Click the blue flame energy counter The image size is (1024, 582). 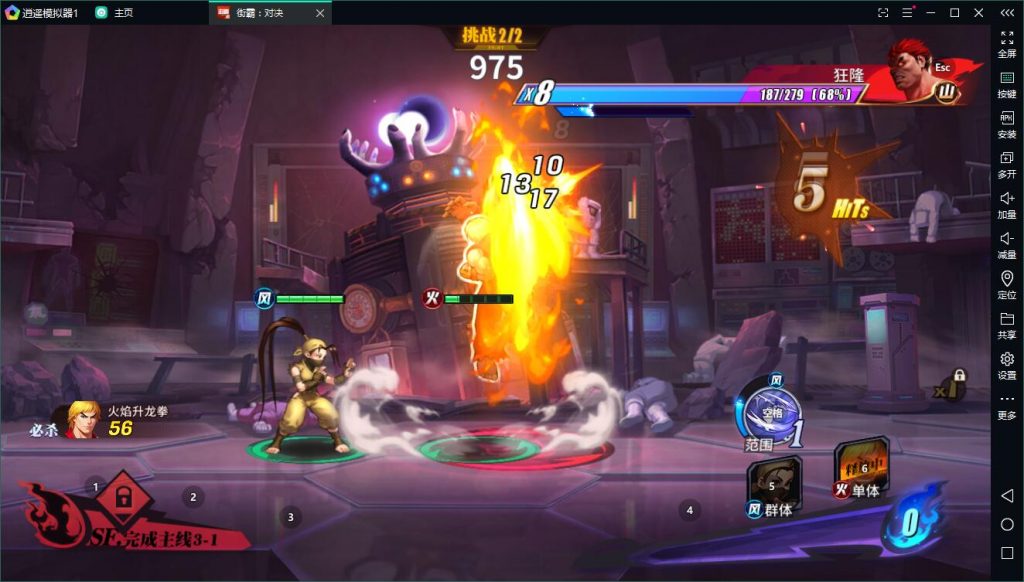909,521
